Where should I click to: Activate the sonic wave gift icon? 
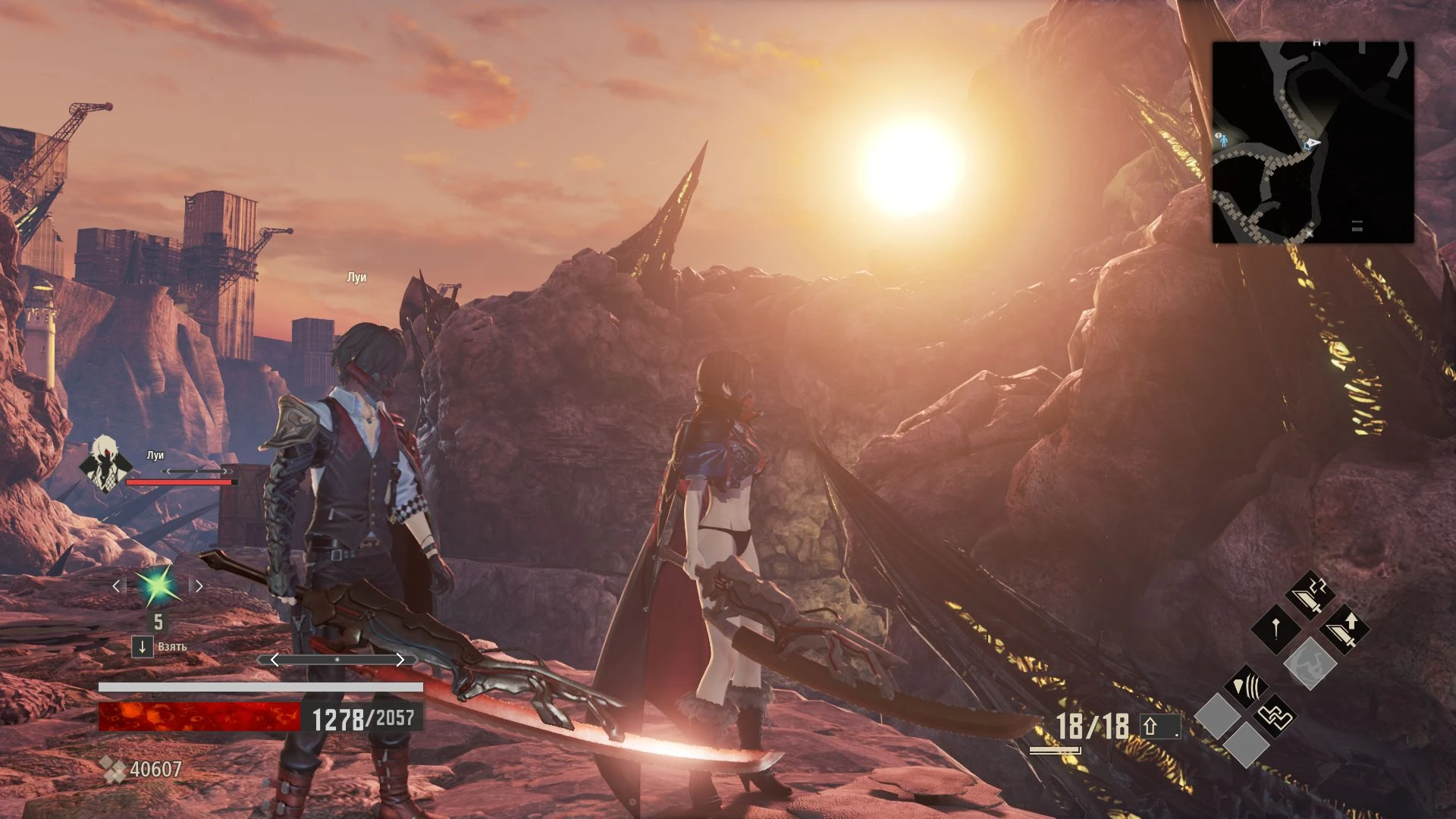pyautogui.click(x=1247, y=686)
